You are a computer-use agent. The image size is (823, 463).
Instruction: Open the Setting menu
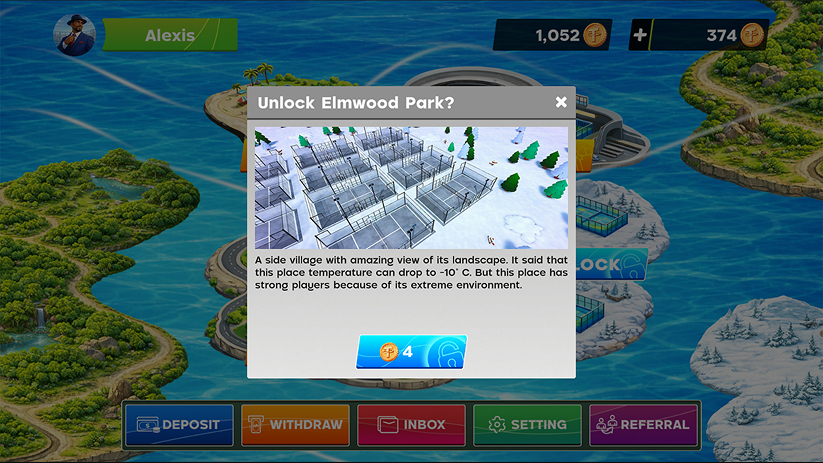527,425
